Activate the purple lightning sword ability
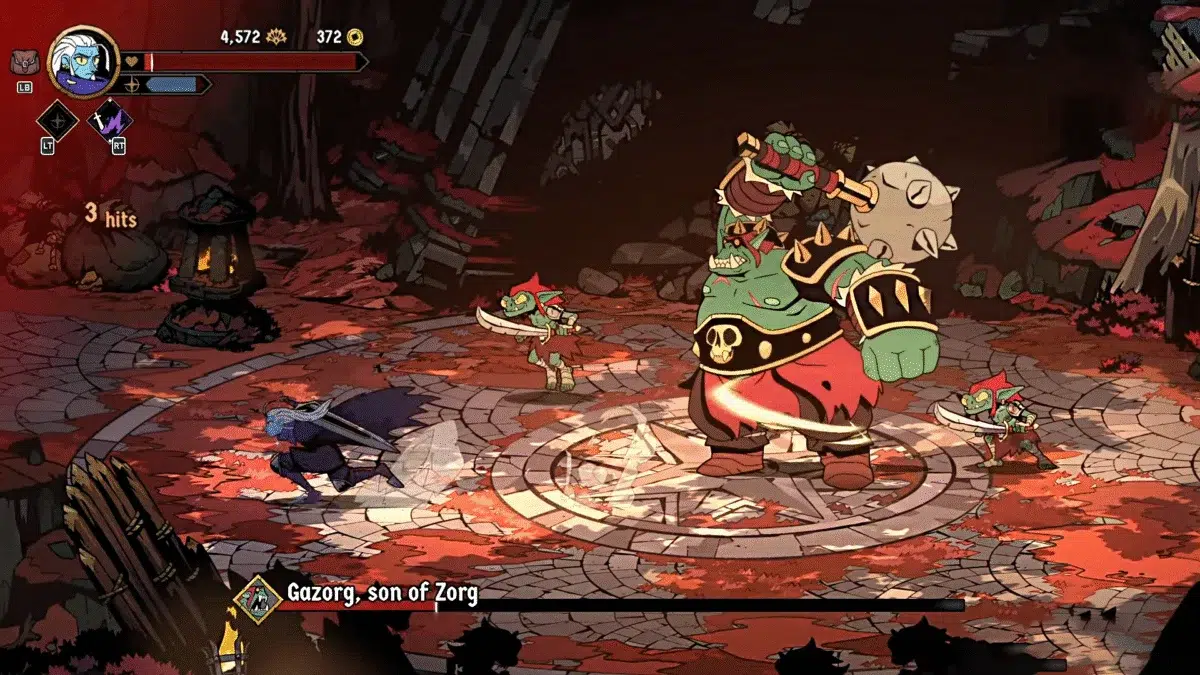 pyautogui.click(x=110, y=122)
